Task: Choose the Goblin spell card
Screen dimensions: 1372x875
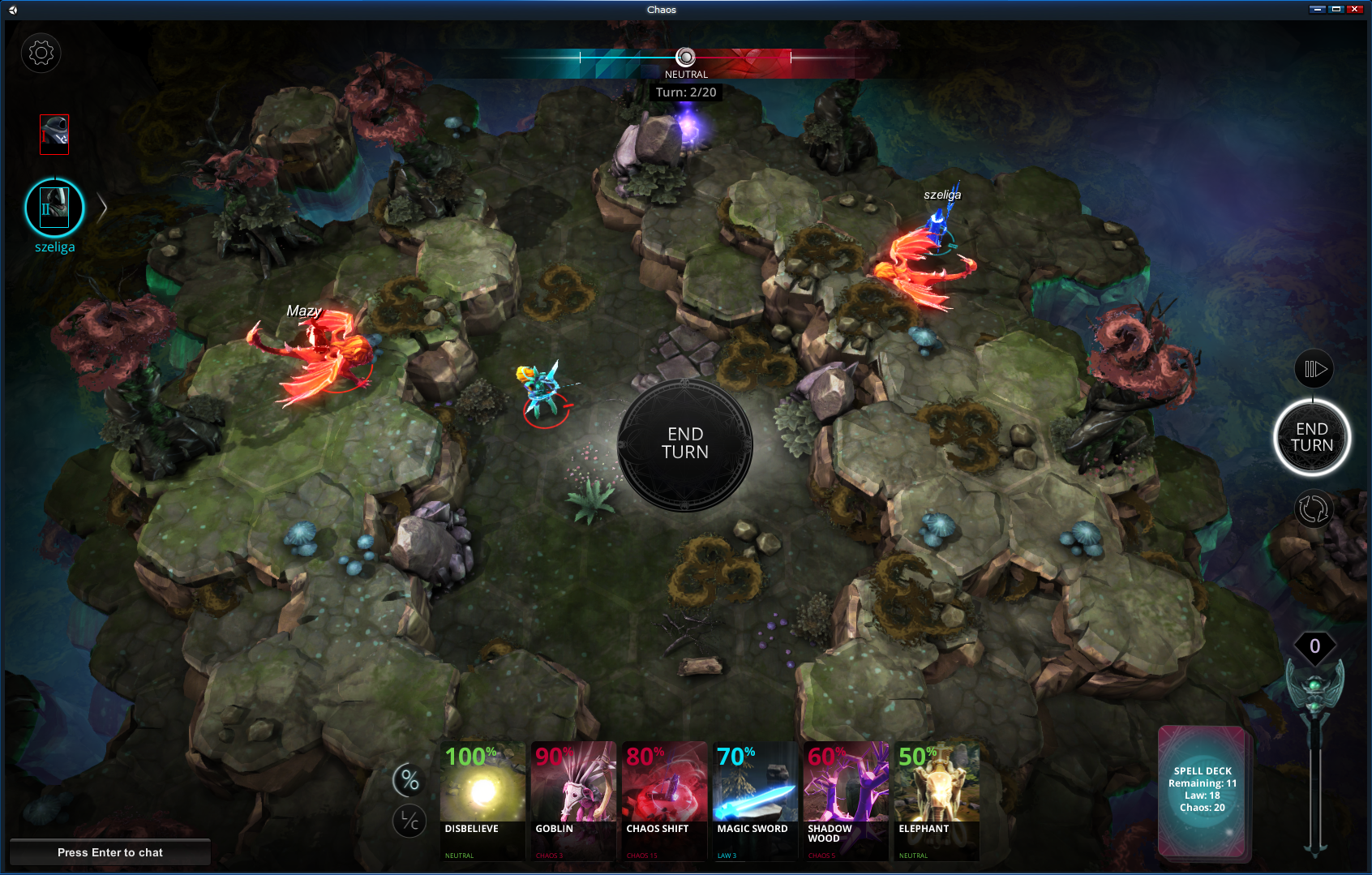Action: pos(573,800)
